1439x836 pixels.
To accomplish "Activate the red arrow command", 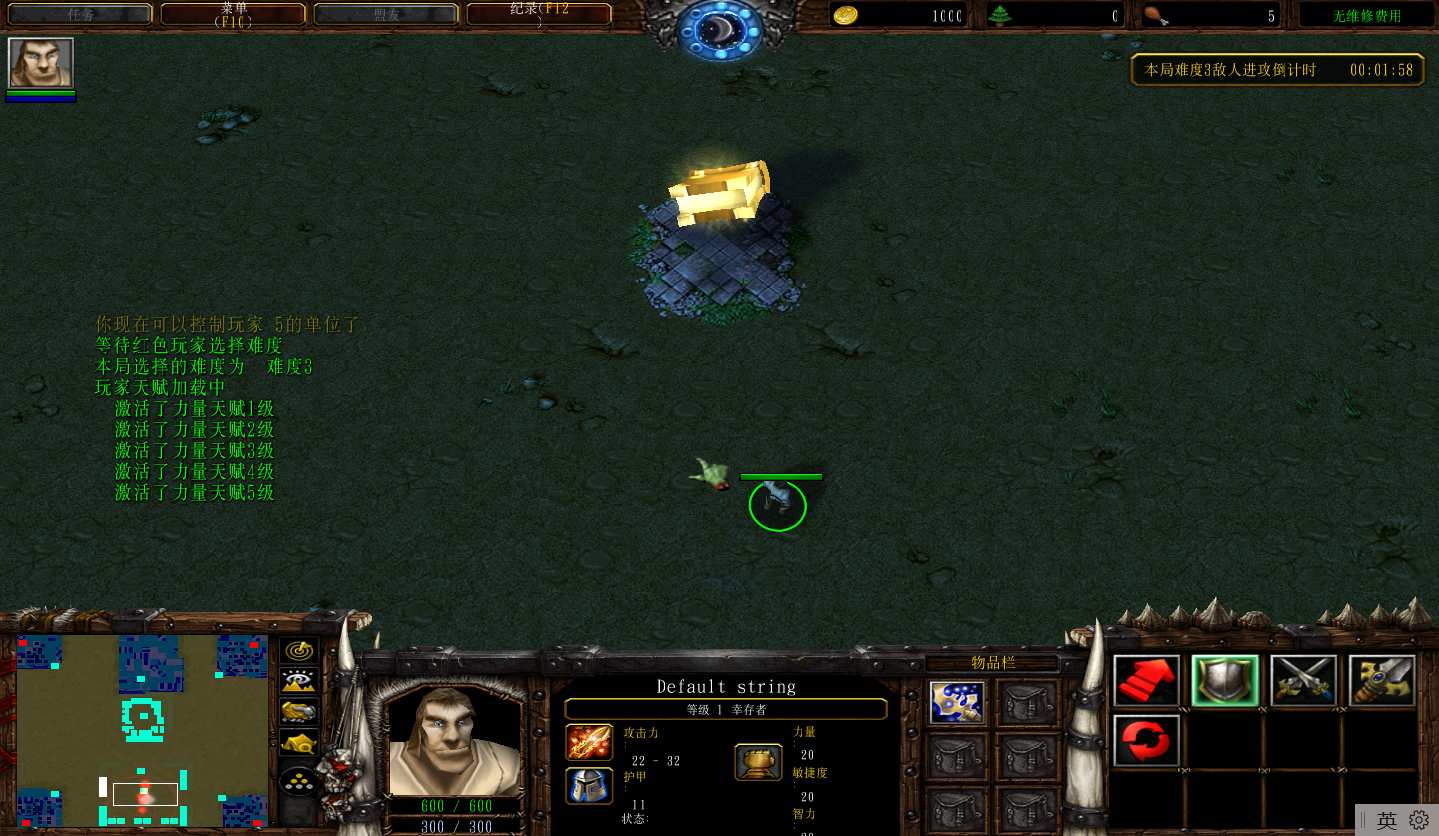I will 1146,681.
